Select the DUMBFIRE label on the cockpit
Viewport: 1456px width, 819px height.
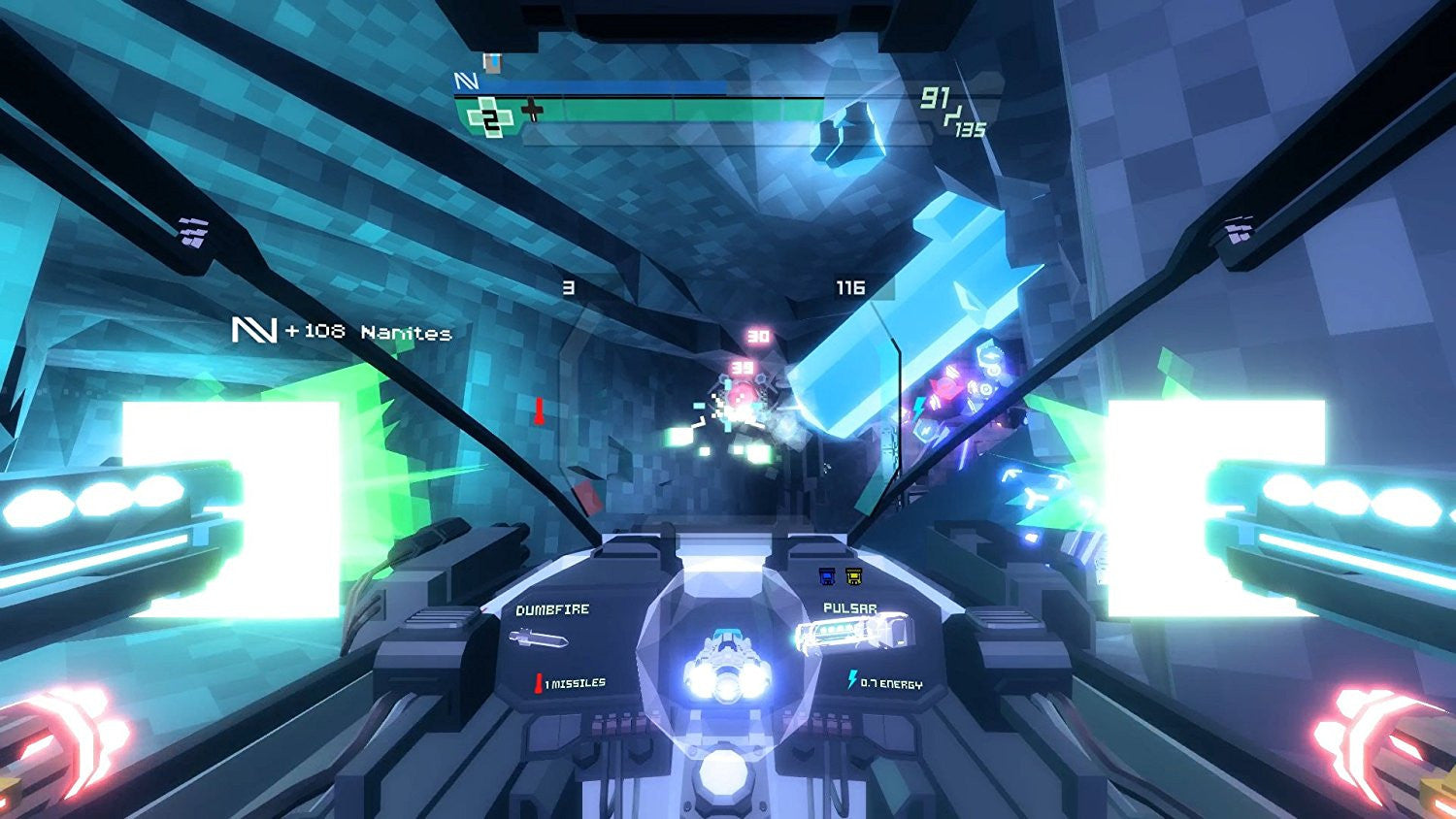tap(551, 609)
